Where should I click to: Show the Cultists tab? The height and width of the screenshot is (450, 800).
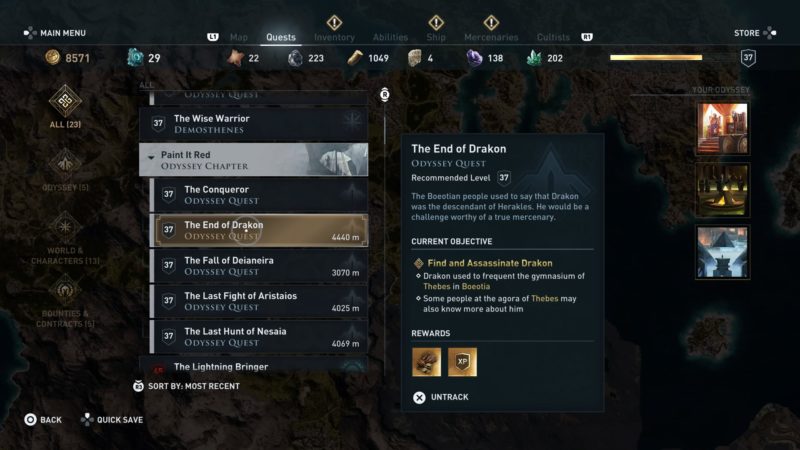point(553,38)
